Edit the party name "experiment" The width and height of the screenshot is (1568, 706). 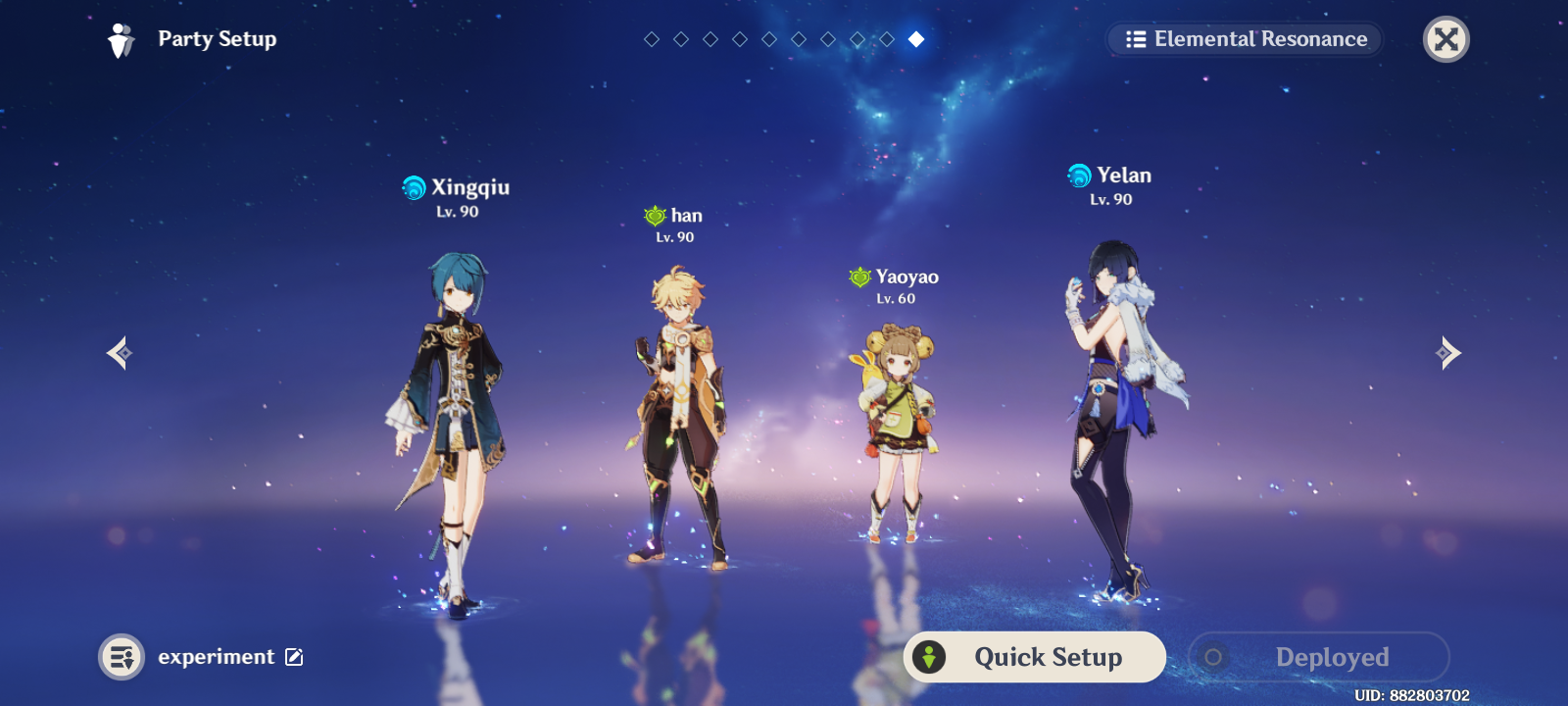294,657
